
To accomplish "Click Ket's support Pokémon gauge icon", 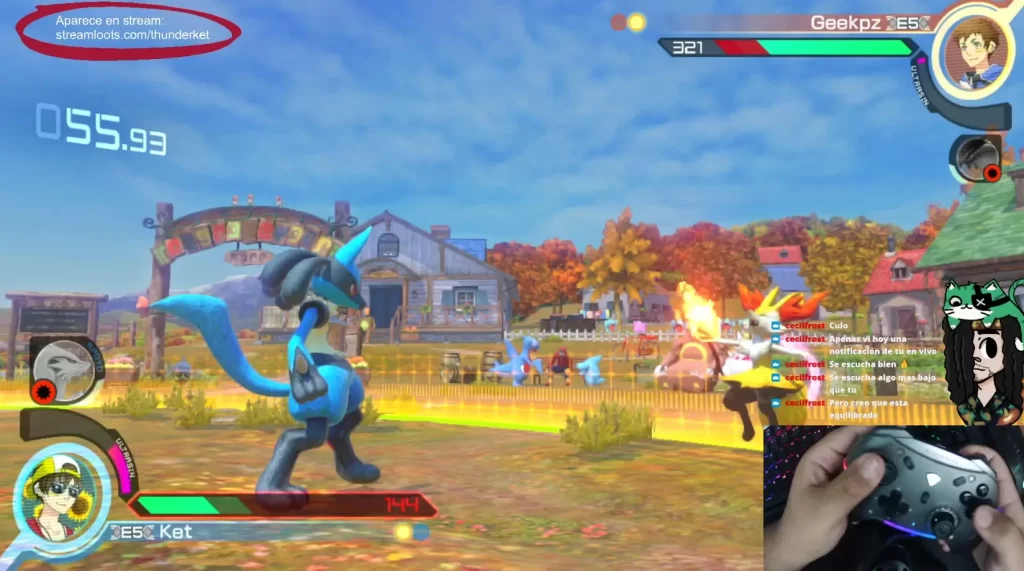I will (x=64, y=369).
